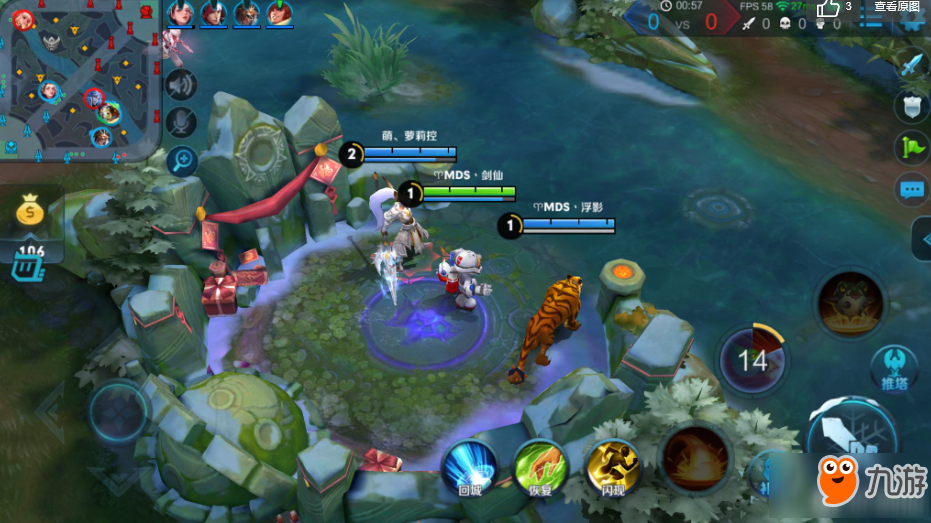Cast the 闪现 flash spell
Viewport: 931px width, 523px height.
coord(612,466)
